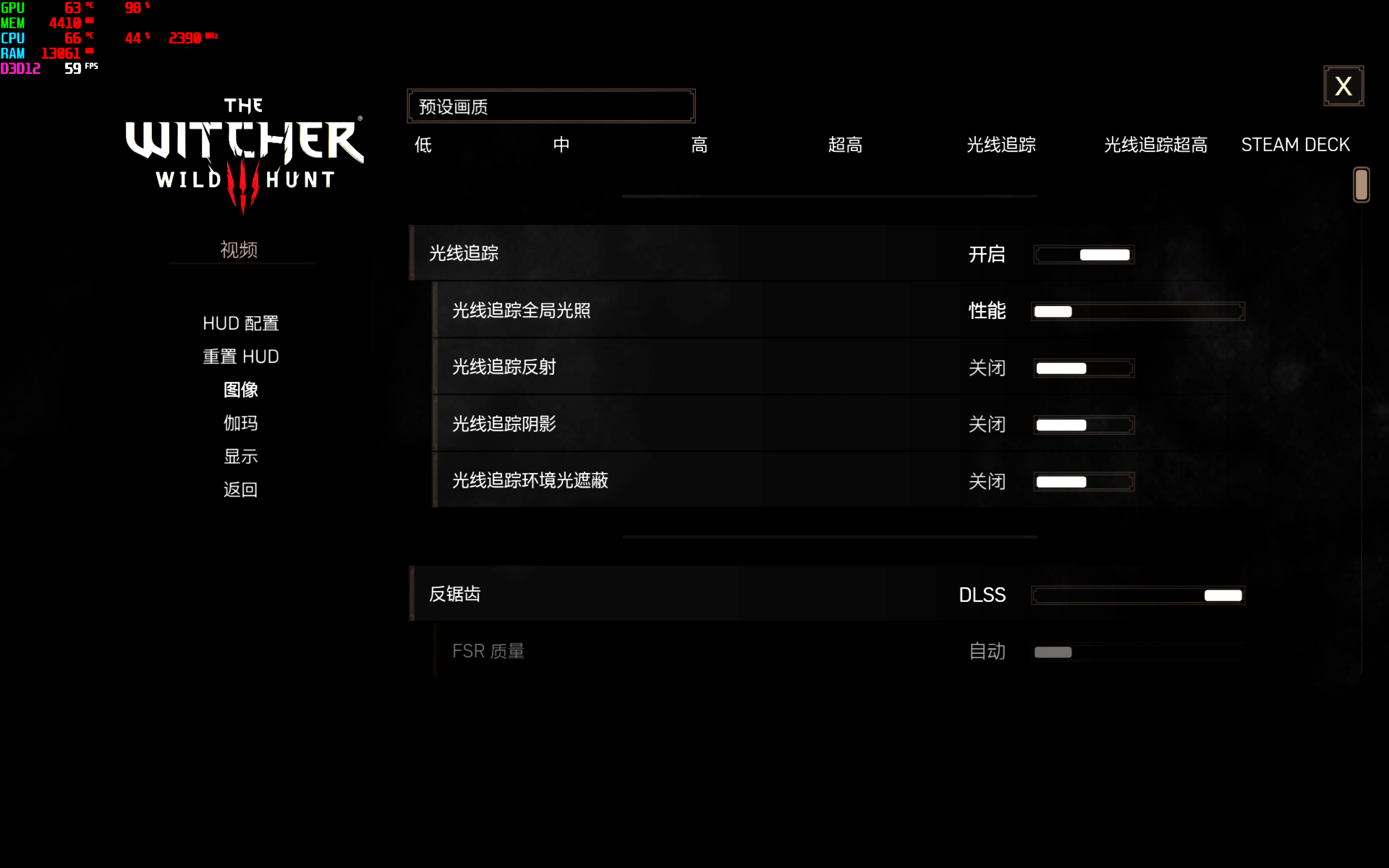The height and width of the screenshot is (868, 1389).
Task: Select the 中 (Medium) graphics preset
Action: point(561,145)
